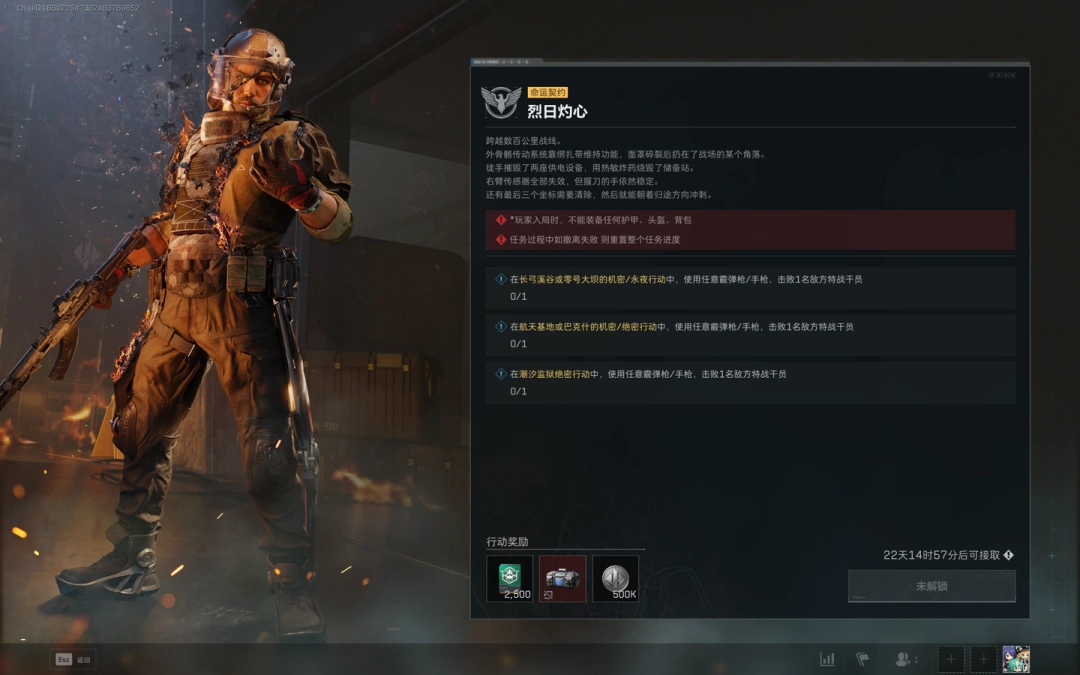Open the friends list icon
Viewport: 1080px width, 675px height.
tap(906, 659)
